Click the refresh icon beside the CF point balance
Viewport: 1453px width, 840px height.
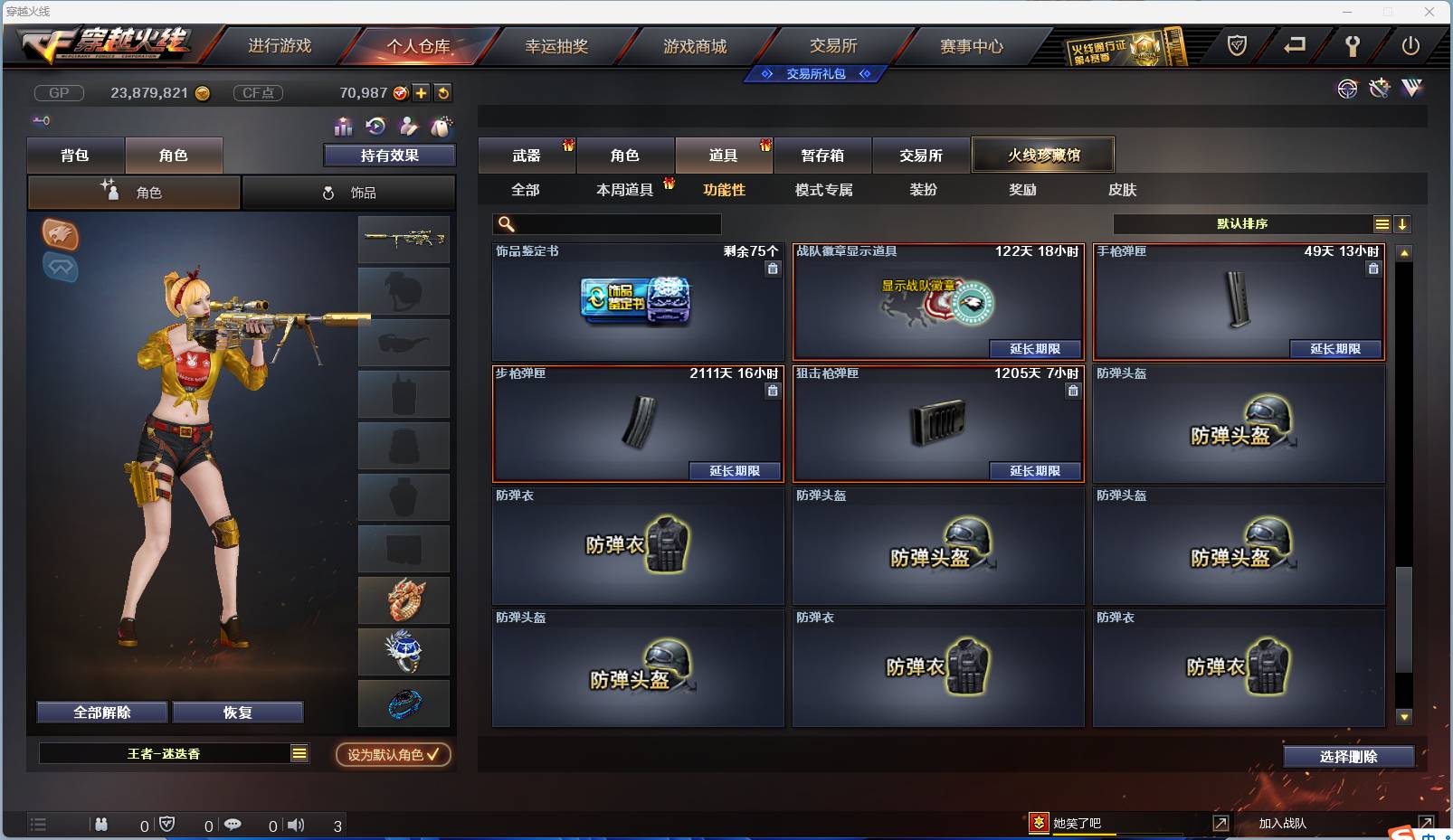[x=442, y=92]
